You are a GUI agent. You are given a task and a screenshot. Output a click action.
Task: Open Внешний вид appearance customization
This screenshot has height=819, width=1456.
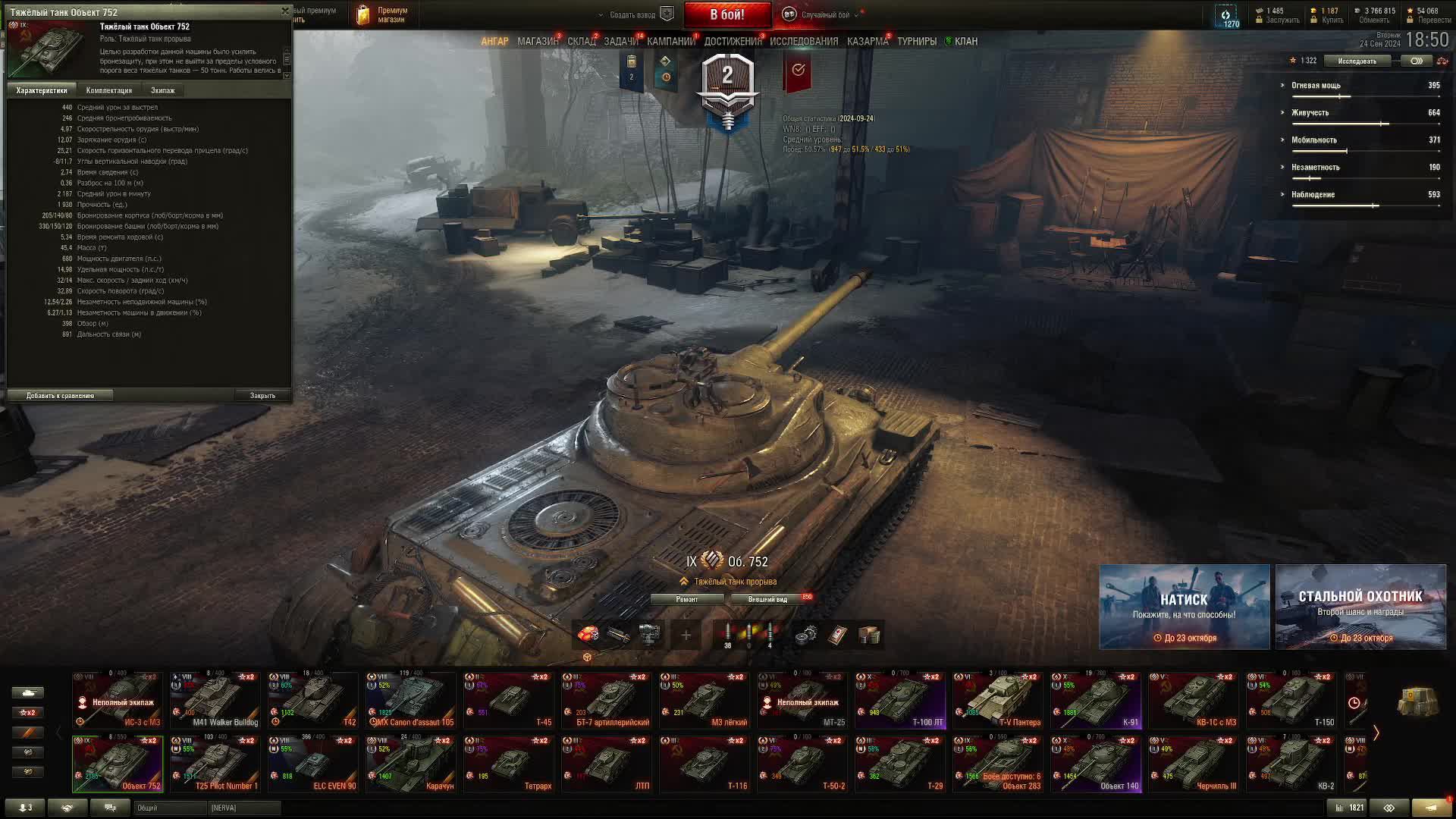(767, 599)
